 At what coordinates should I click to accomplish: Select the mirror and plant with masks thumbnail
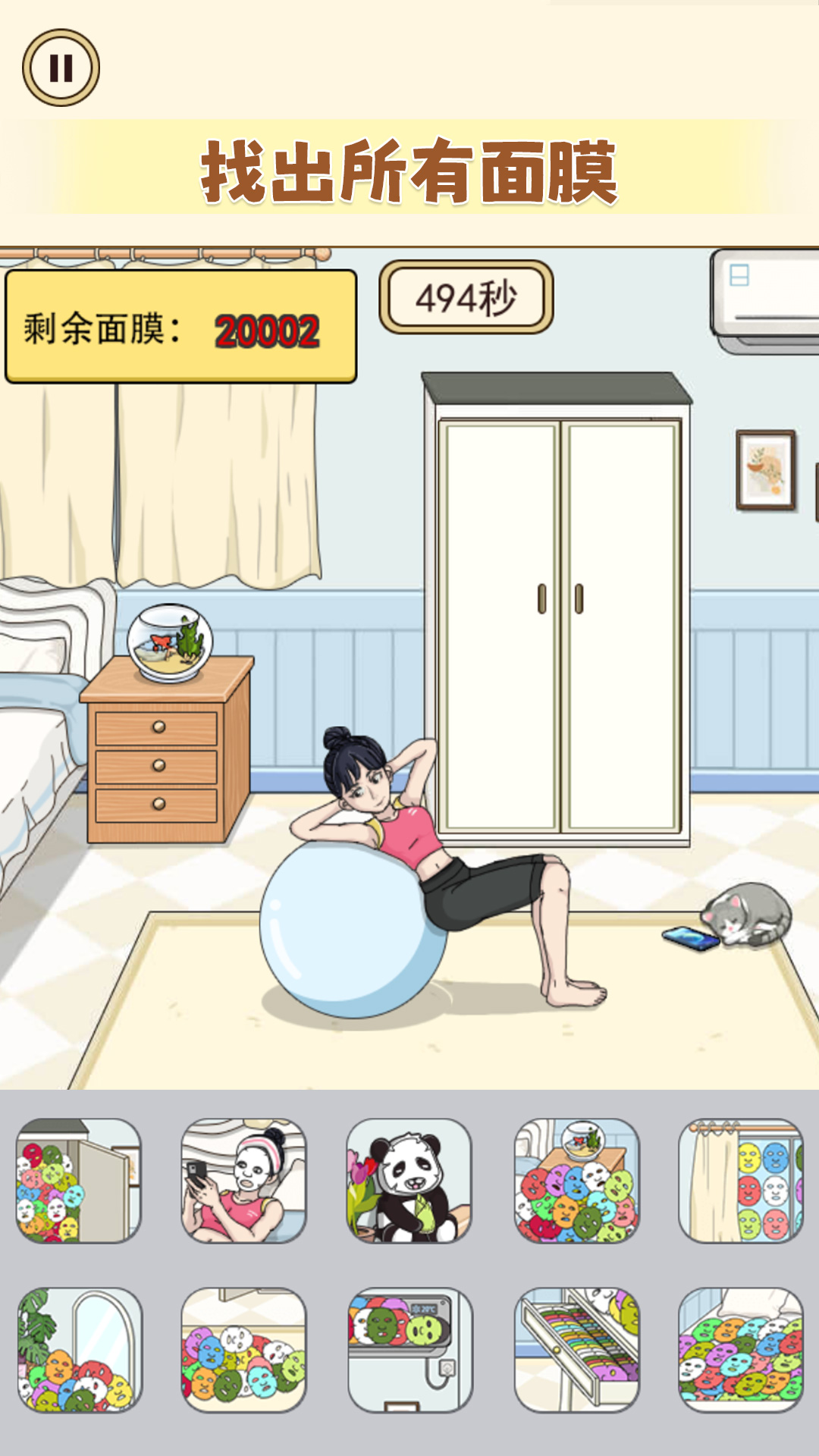pos(79,1349)
